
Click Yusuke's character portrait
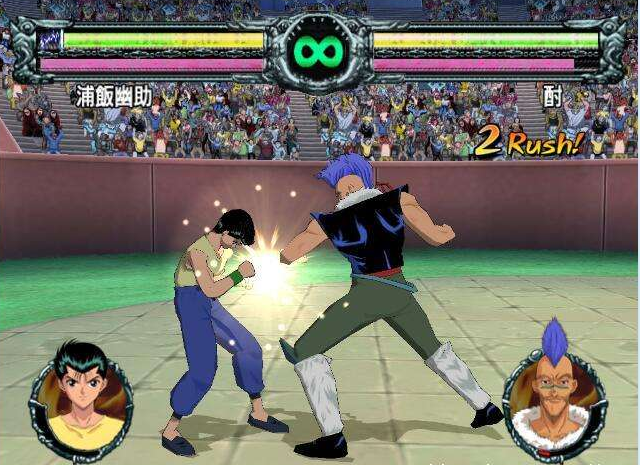[81, 397]
